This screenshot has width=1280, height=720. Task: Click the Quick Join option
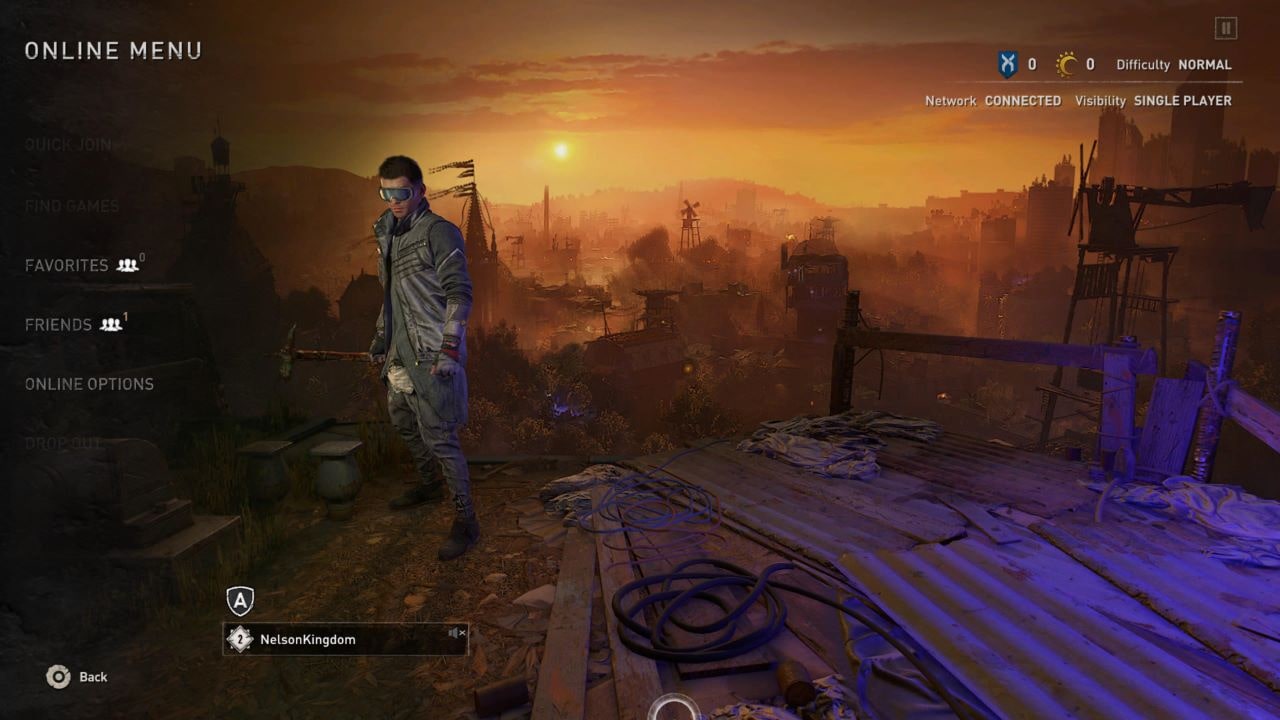tap(66, 145)
